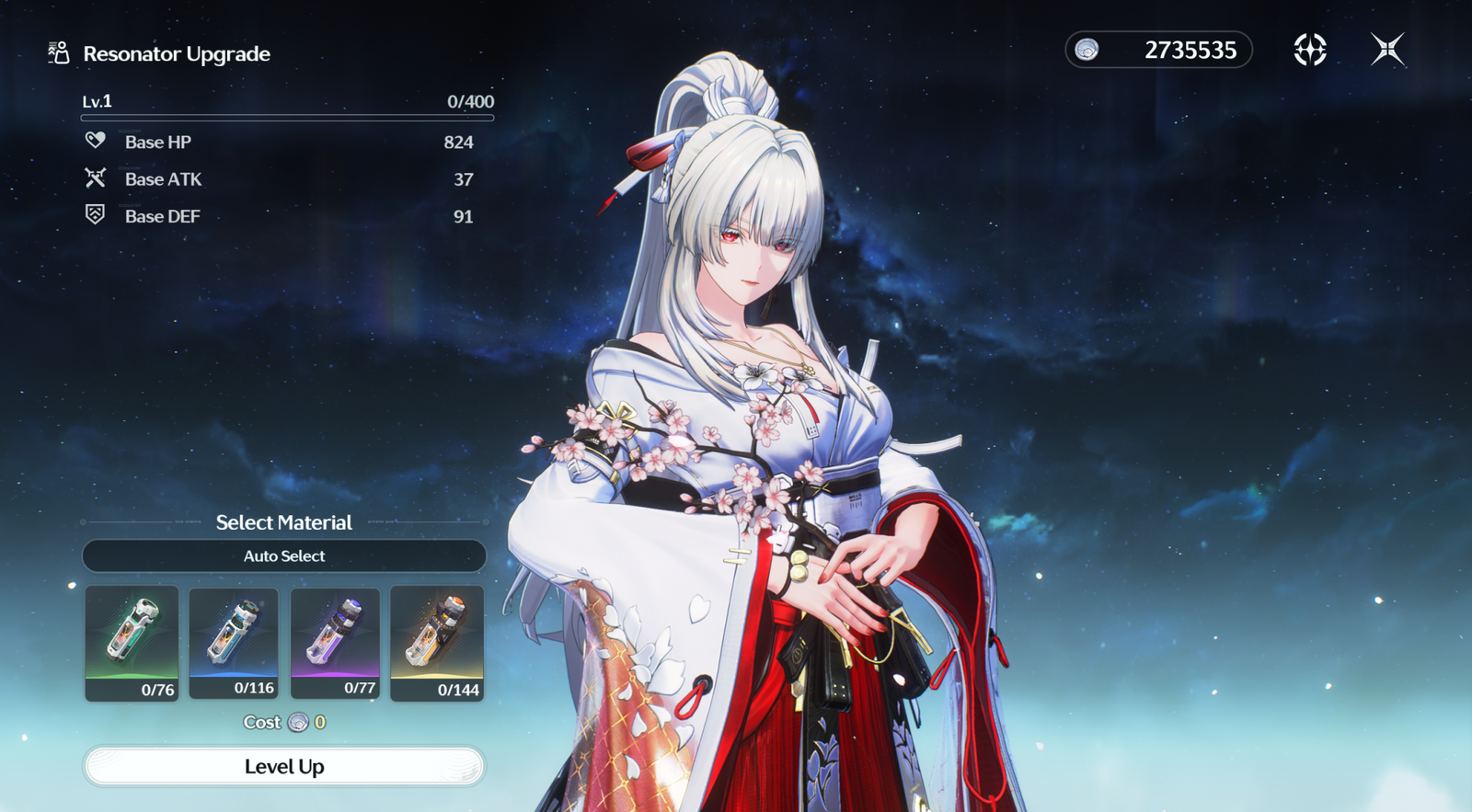The image size is (1472, 812).
Task: Click the shell credit currency counter
Action: tap(1158, 50)
